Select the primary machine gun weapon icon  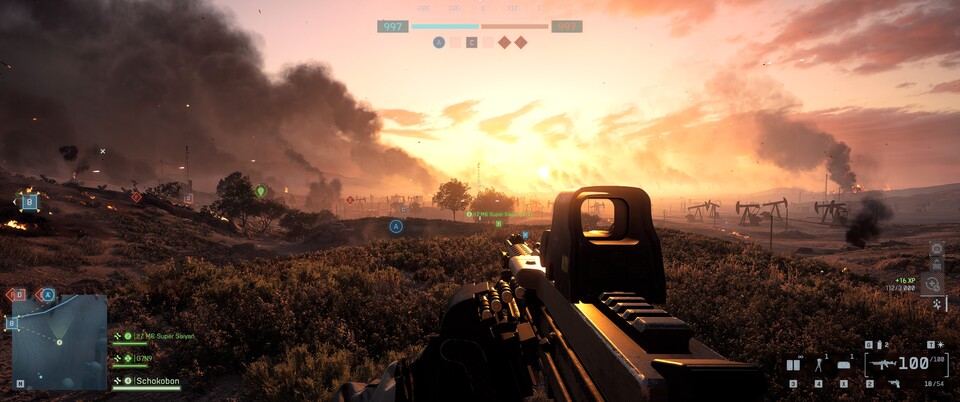coord(883,365)
